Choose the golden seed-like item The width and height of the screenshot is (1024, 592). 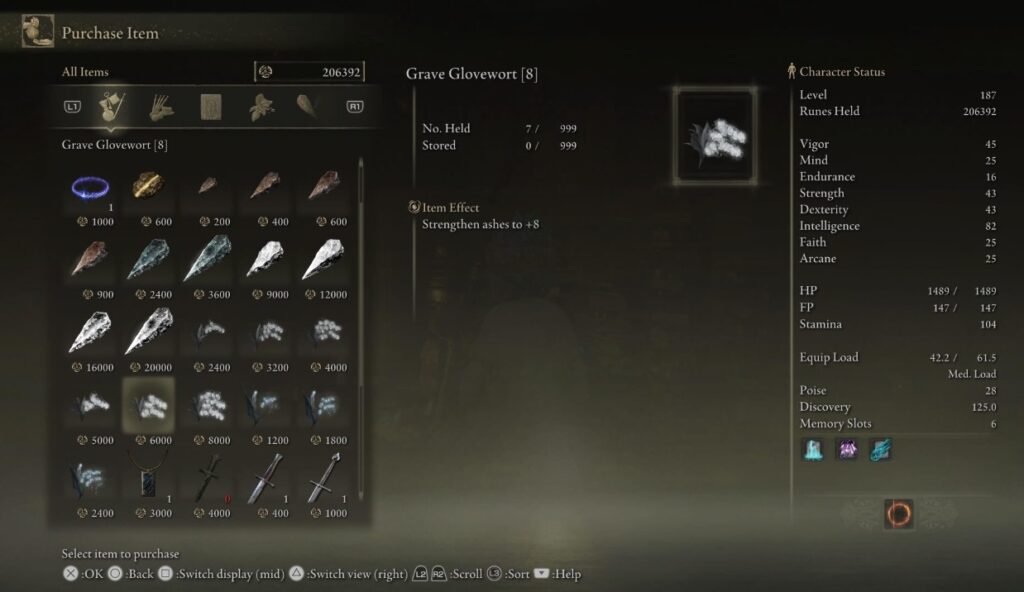[x=148, y=187]
